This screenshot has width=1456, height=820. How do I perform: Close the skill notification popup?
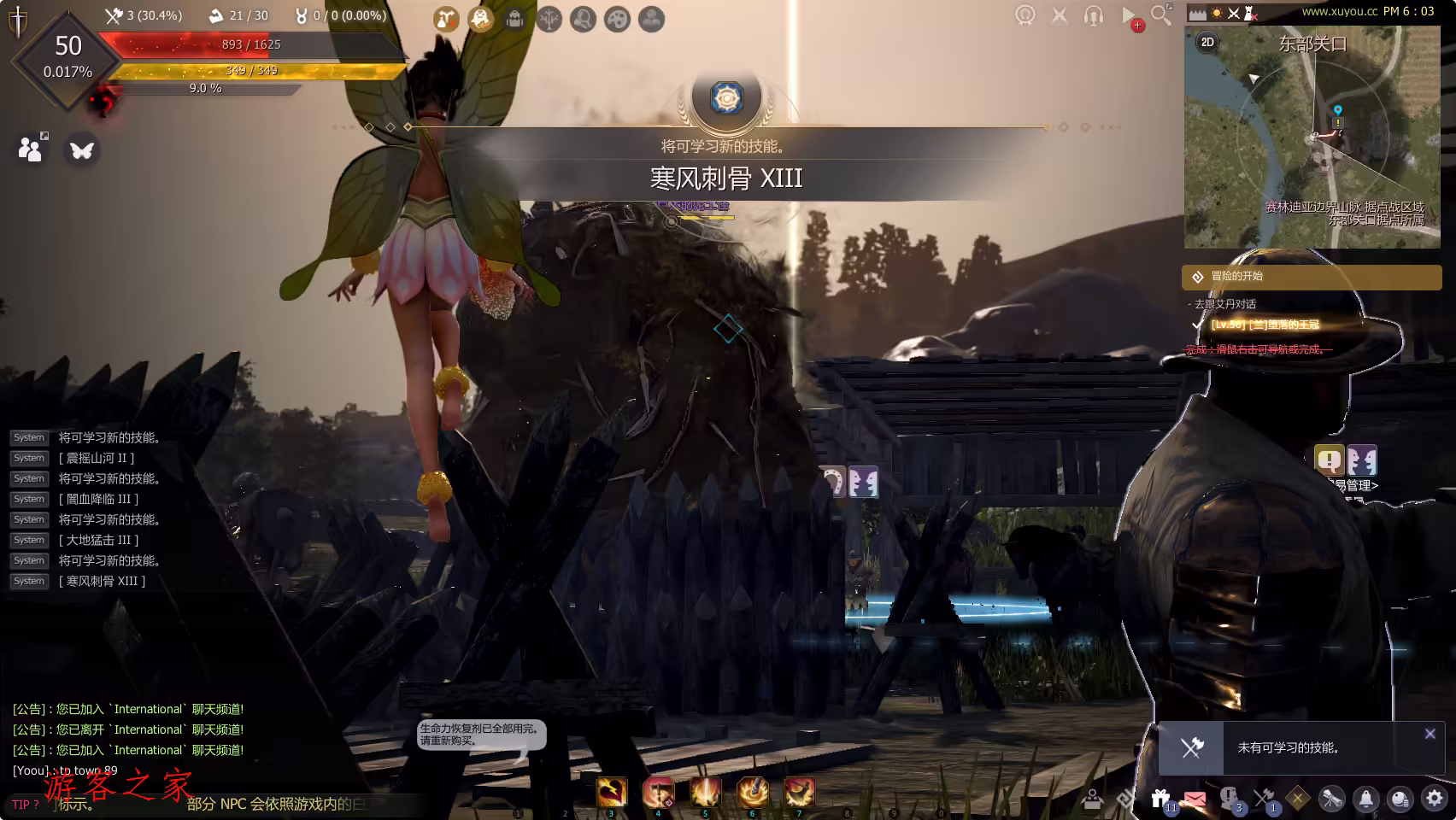pyautogui.click(x=1430, y=734)
